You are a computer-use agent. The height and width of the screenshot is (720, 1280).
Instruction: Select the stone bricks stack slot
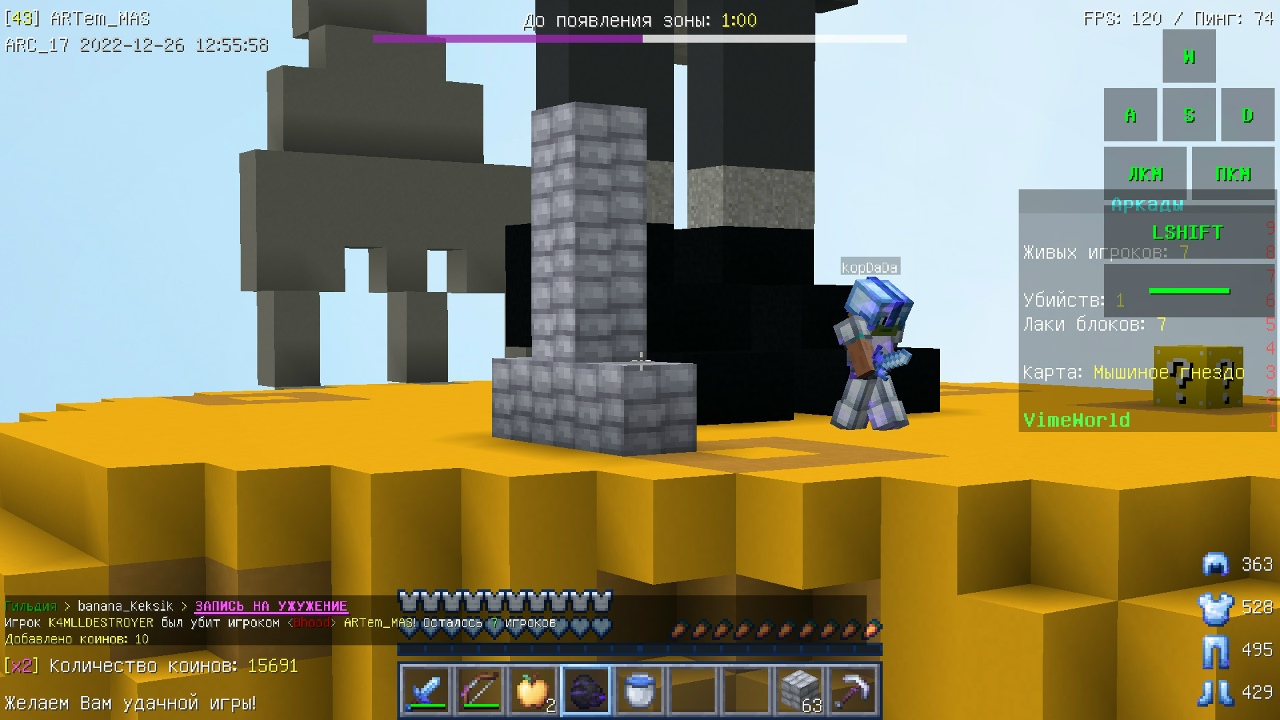click(x=800, y=691)
